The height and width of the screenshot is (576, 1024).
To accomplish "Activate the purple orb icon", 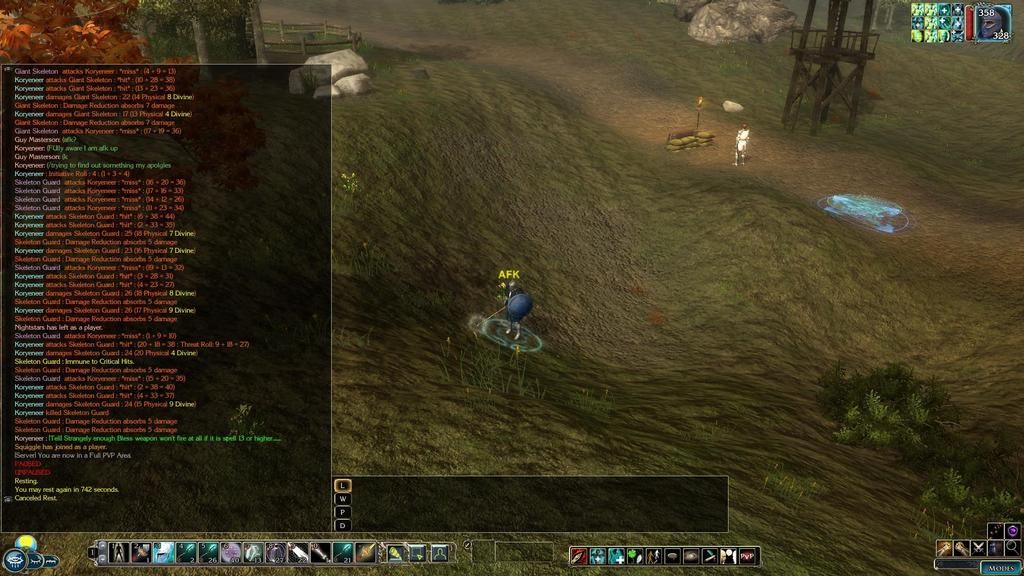I will pyautogui.click(x=1012, y=530).
